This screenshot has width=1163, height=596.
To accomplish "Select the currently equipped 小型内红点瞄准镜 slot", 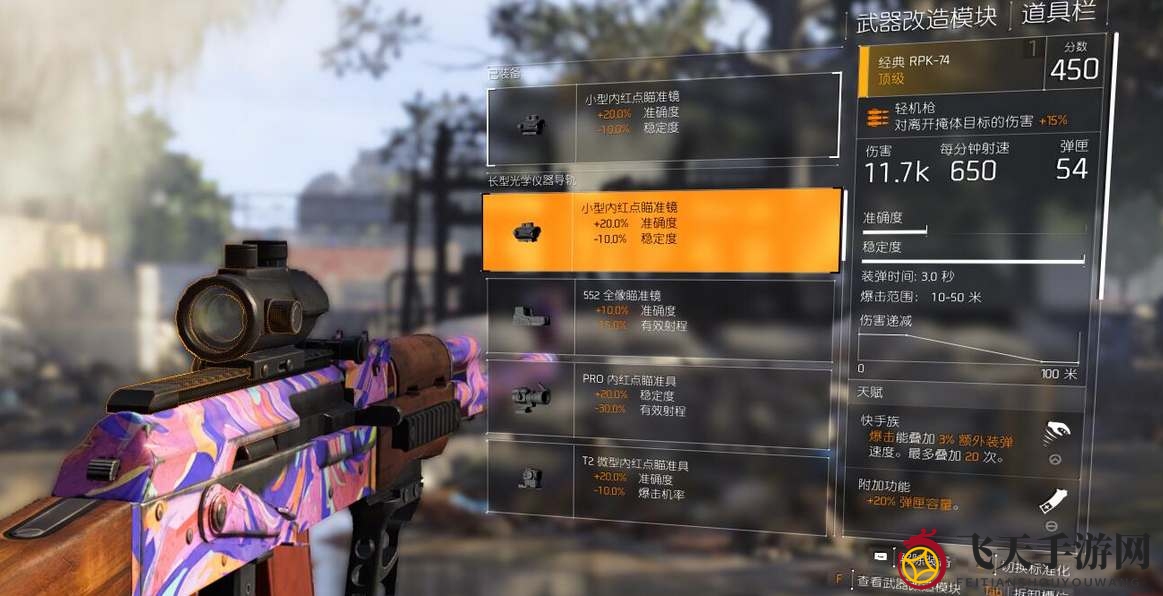I will point(664,118).
